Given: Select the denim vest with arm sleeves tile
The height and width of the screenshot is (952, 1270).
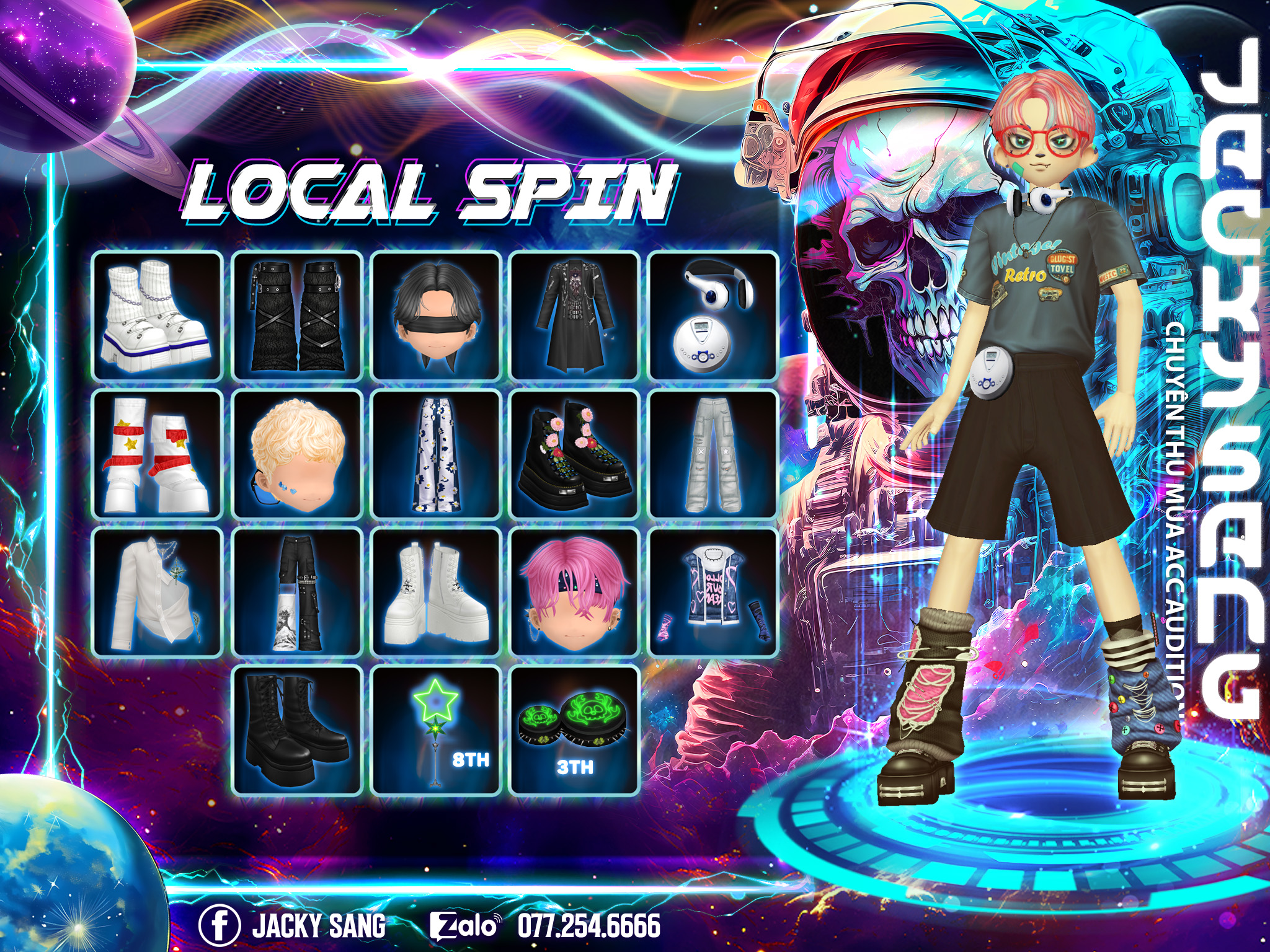Looking at the screenshot, I should point(713,593).
